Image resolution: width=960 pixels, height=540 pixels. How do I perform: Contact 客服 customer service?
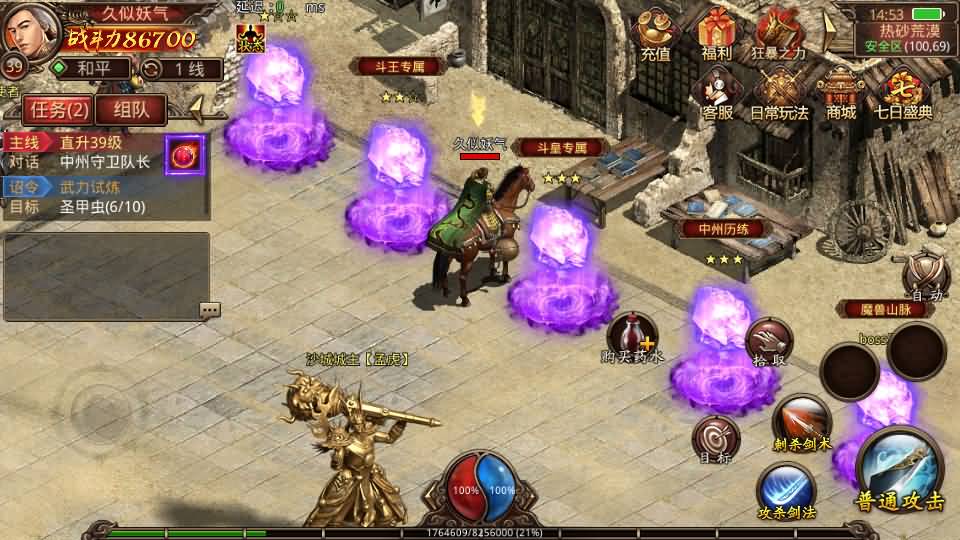717,94
